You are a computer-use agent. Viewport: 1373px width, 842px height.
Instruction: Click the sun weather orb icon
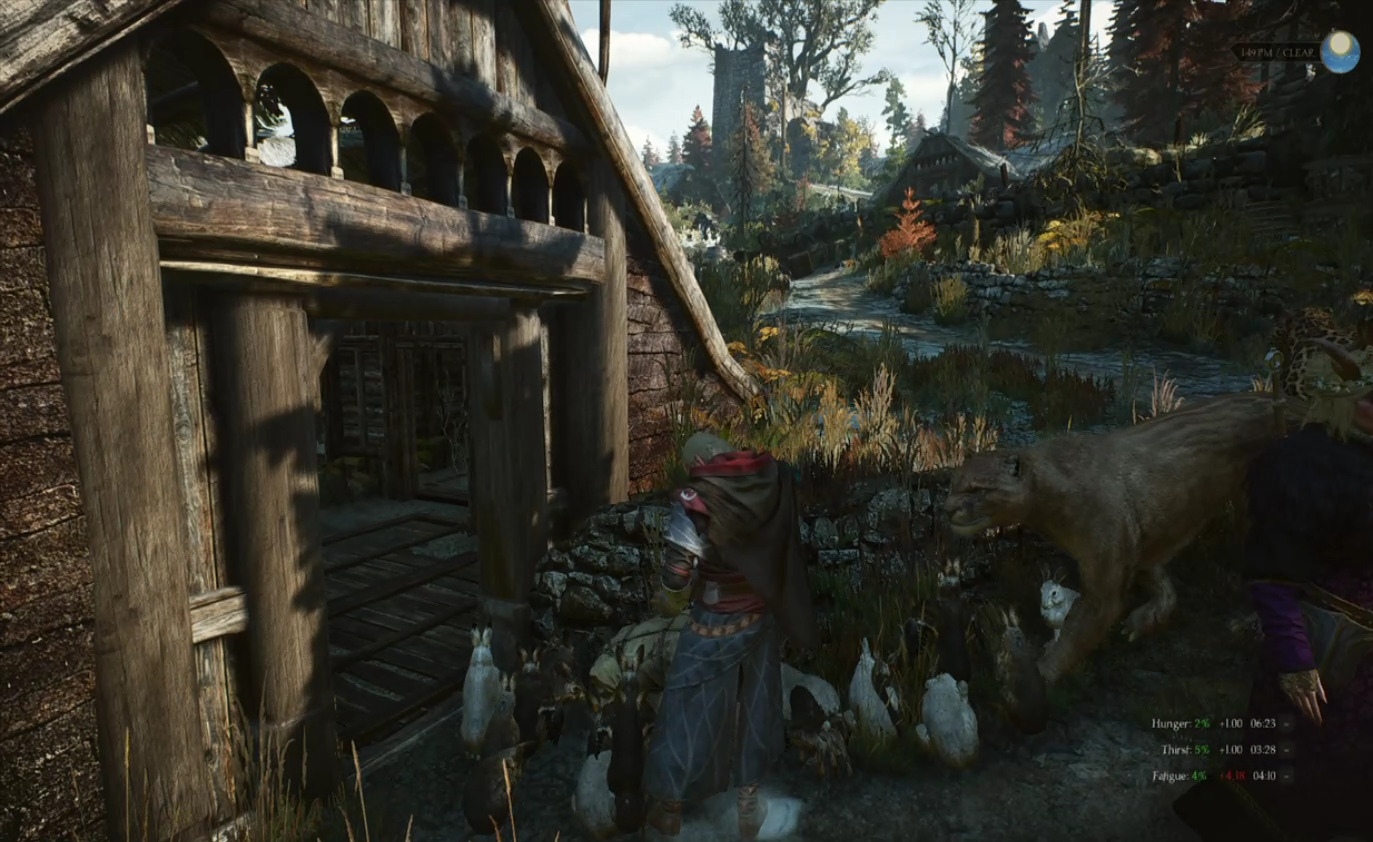point(1339,51)
